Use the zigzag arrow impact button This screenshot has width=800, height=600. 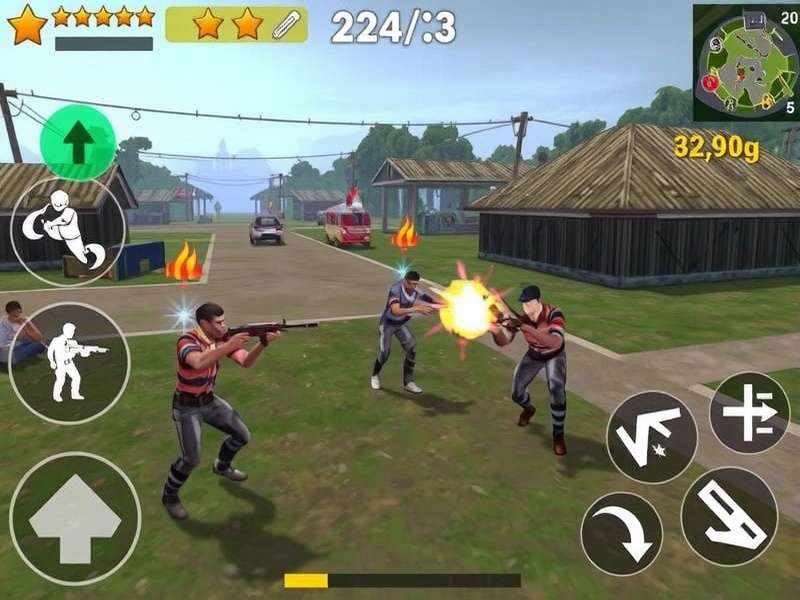(652, 436)
